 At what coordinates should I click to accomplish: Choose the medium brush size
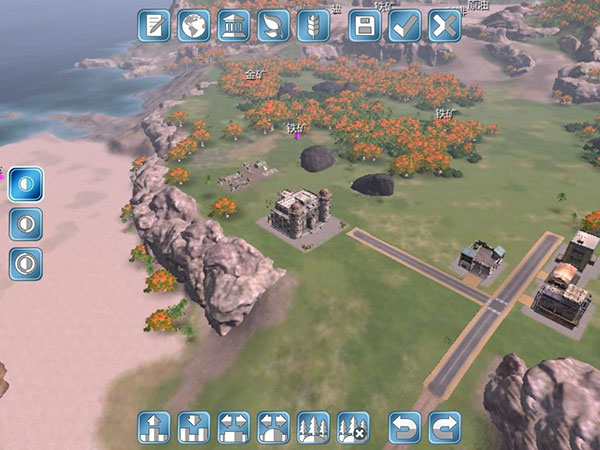[x=26, y=224]
